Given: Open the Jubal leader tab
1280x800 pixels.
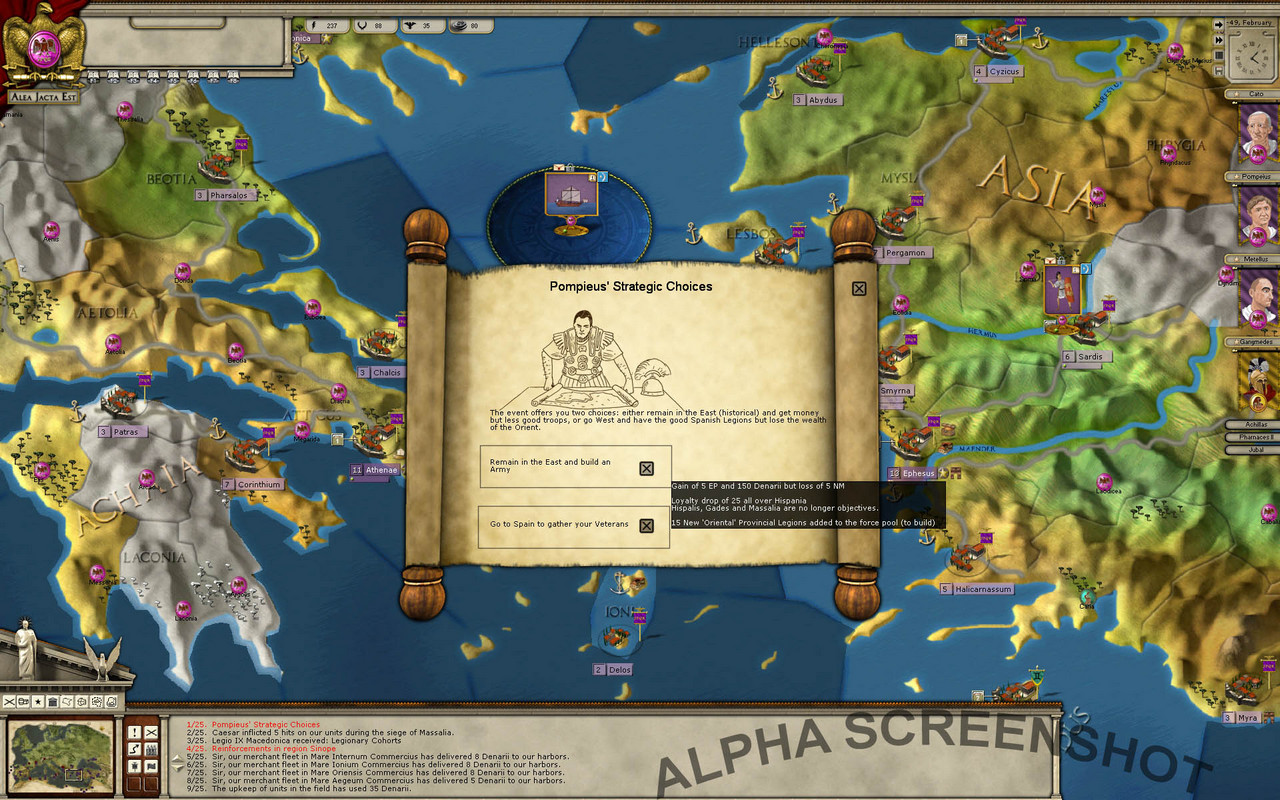Looking at the screenshot, I should tap(1251, 449).
